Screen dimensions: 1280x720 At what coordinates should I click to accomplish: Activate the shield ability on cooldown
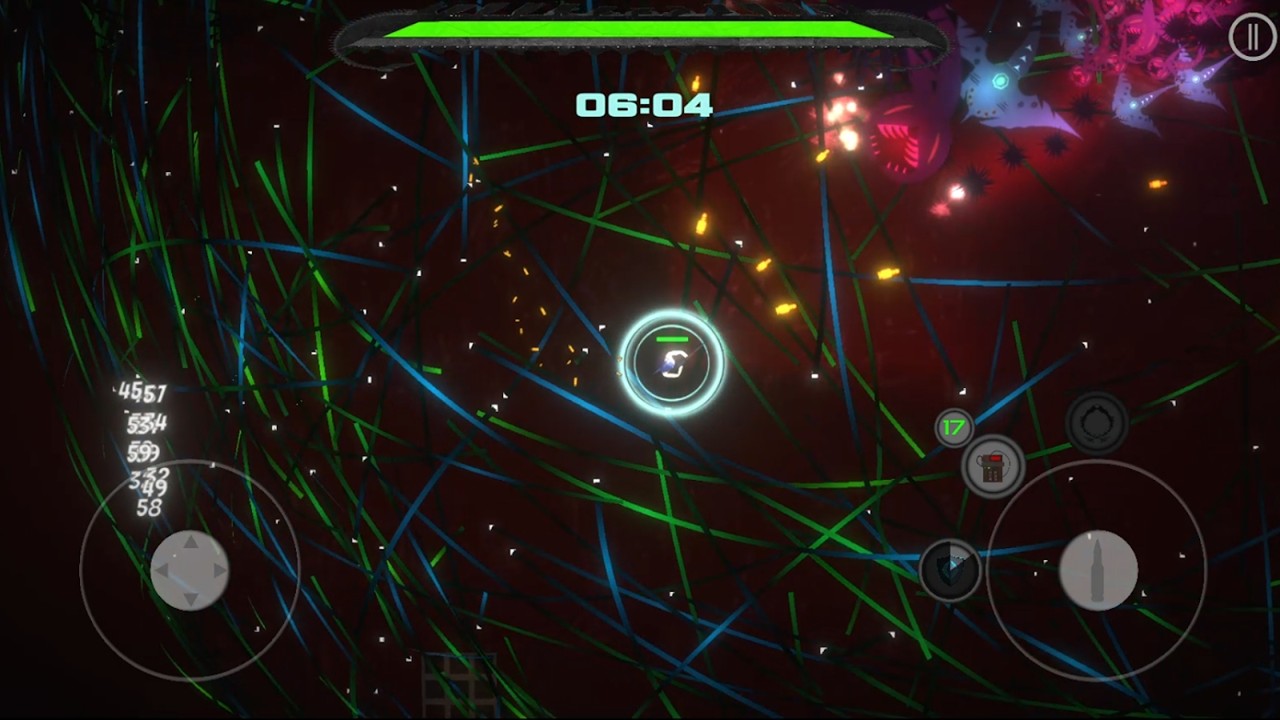coord(950,570)
